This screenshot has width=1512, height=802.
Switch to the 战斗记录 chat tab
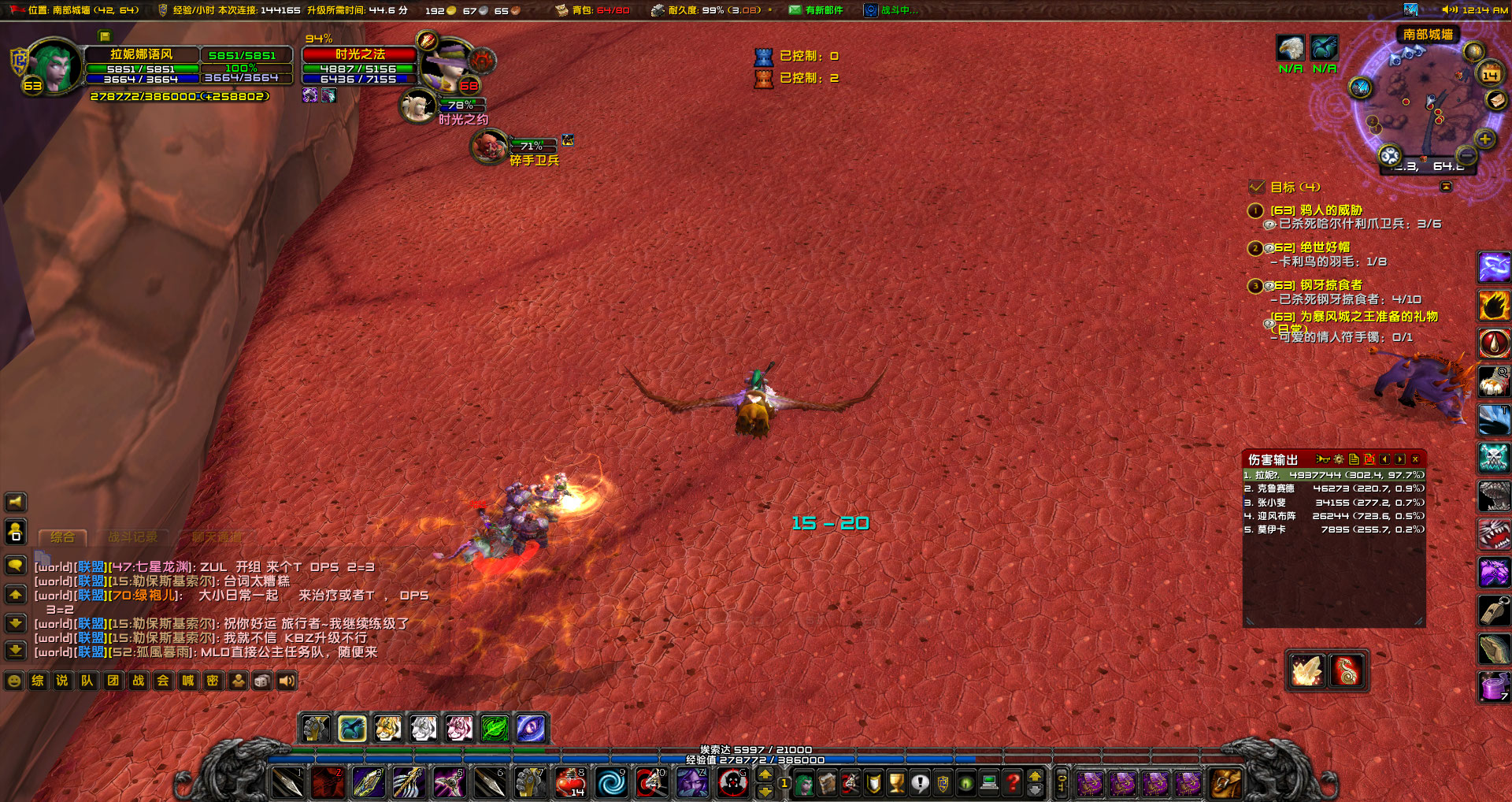(x=132, y=536)
